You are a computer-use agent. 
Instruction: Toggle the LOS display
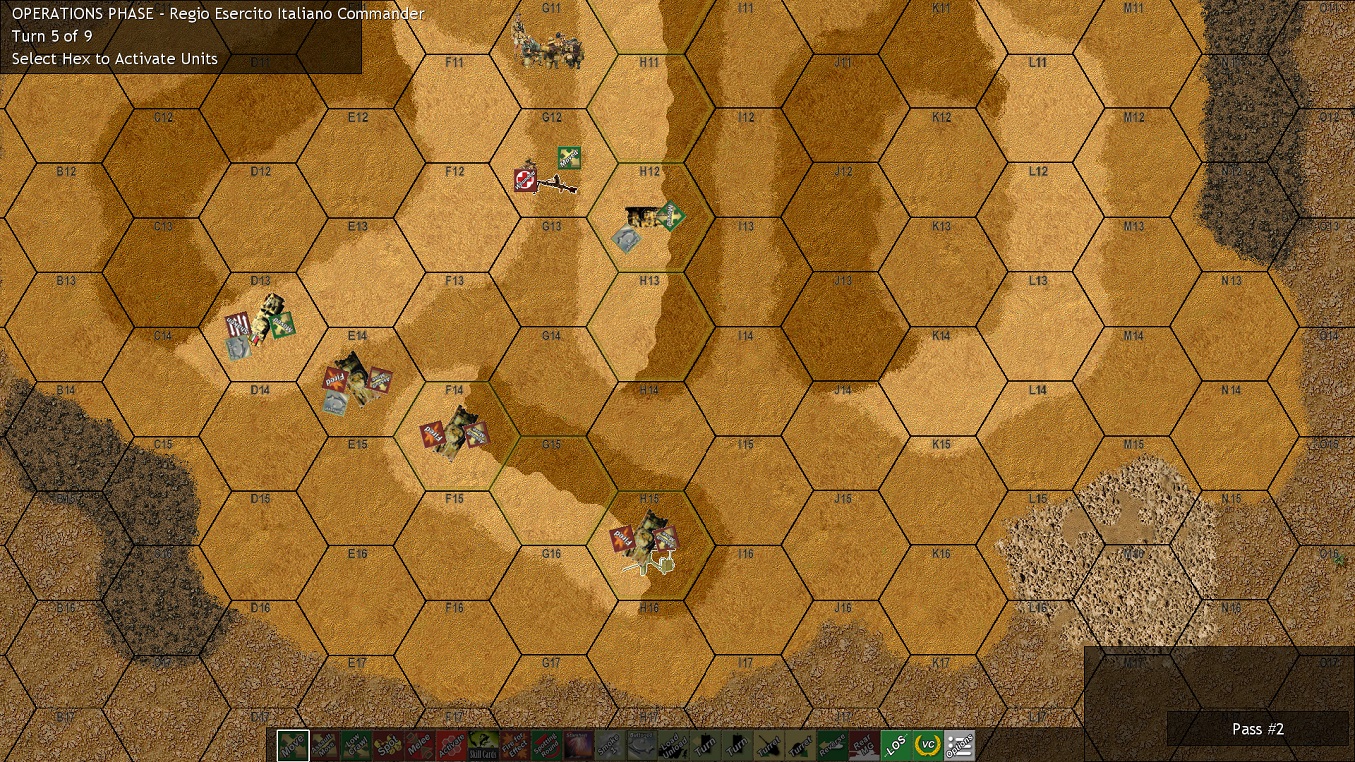(897, 744)
